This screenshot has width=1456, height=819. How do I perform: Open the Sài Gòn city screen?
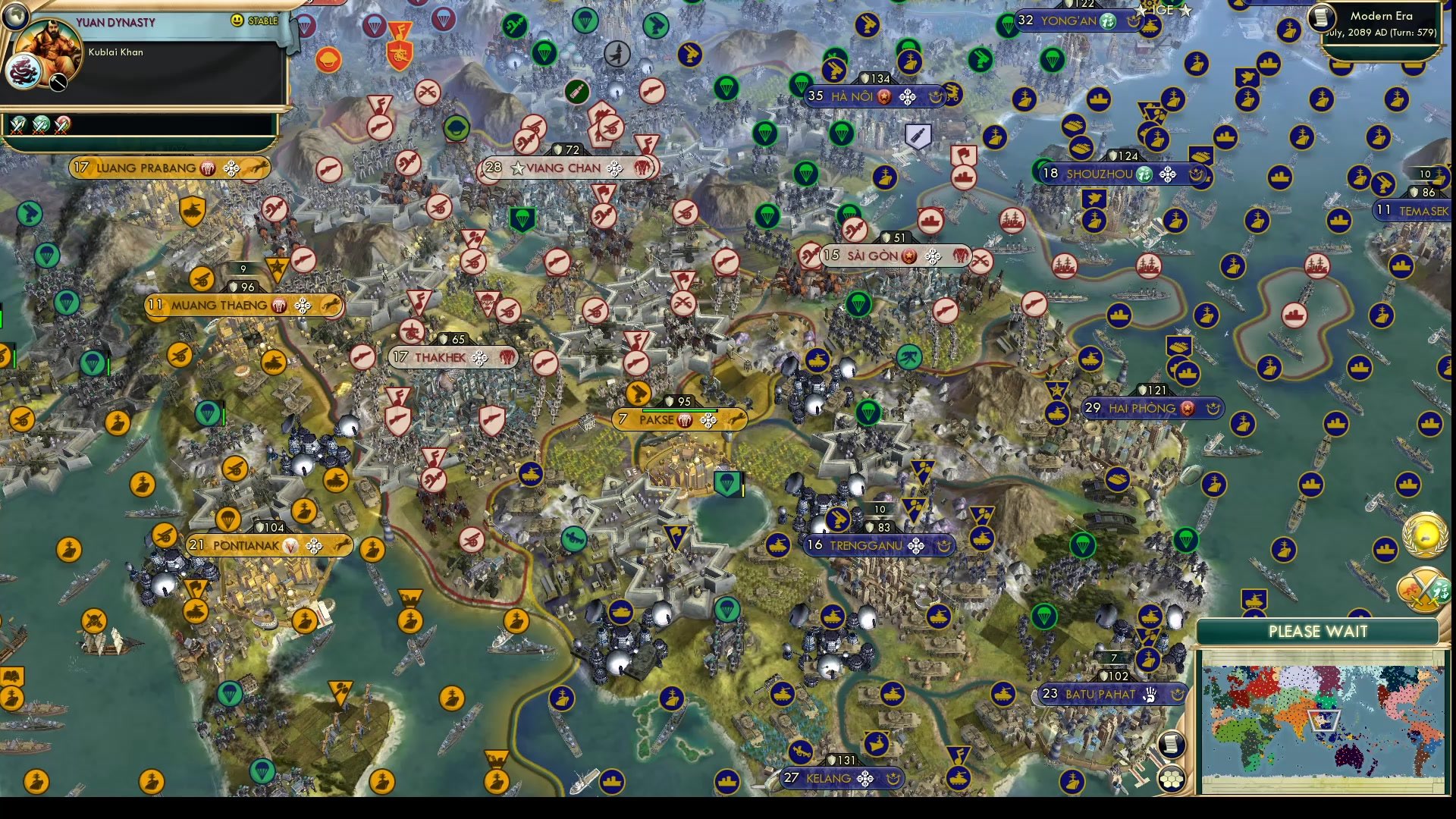click(x=872, y=256)
